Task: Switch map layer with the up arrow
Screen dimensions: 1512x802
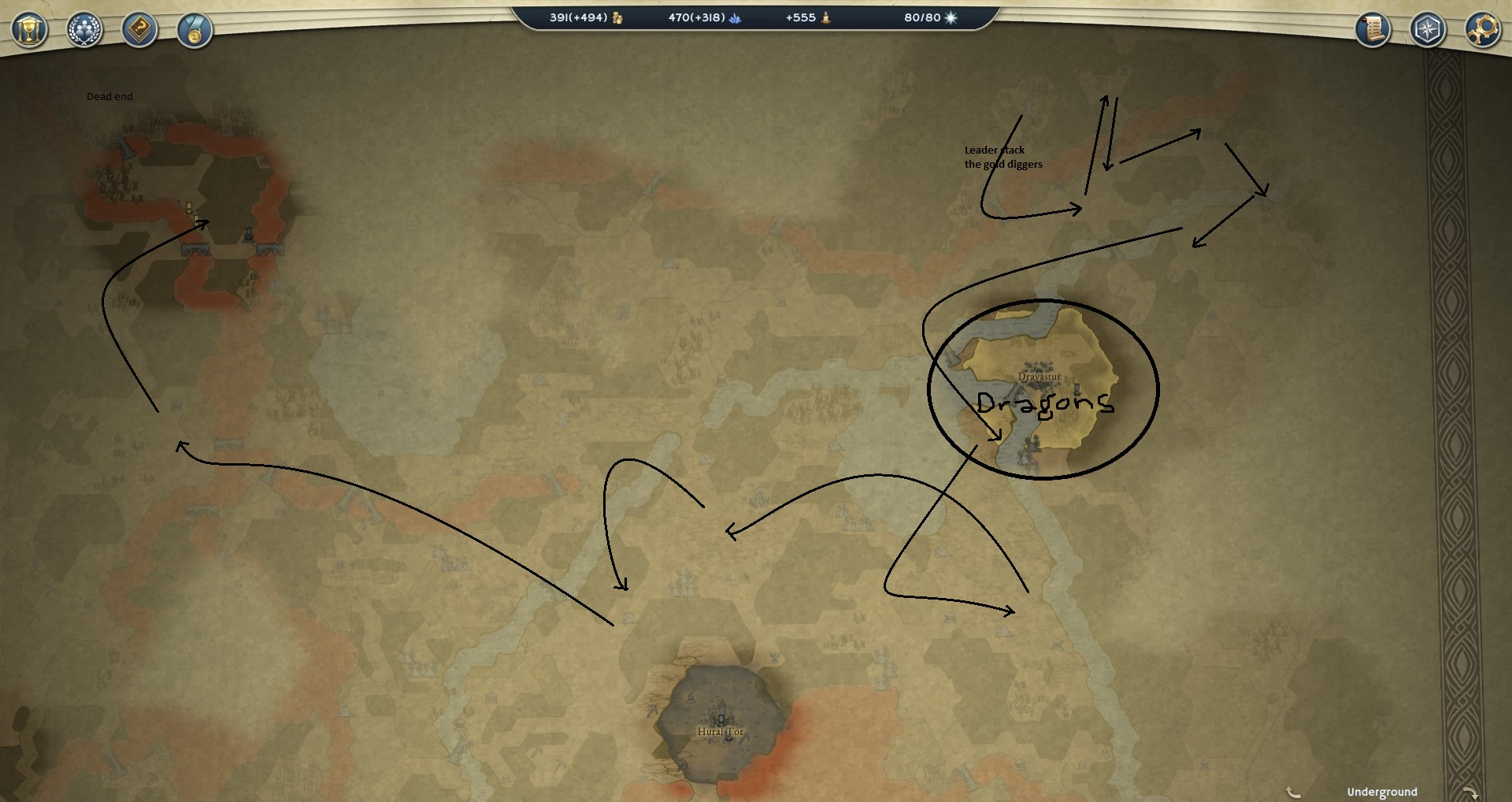Action: pyautogui.click(x=1292, y=792)
